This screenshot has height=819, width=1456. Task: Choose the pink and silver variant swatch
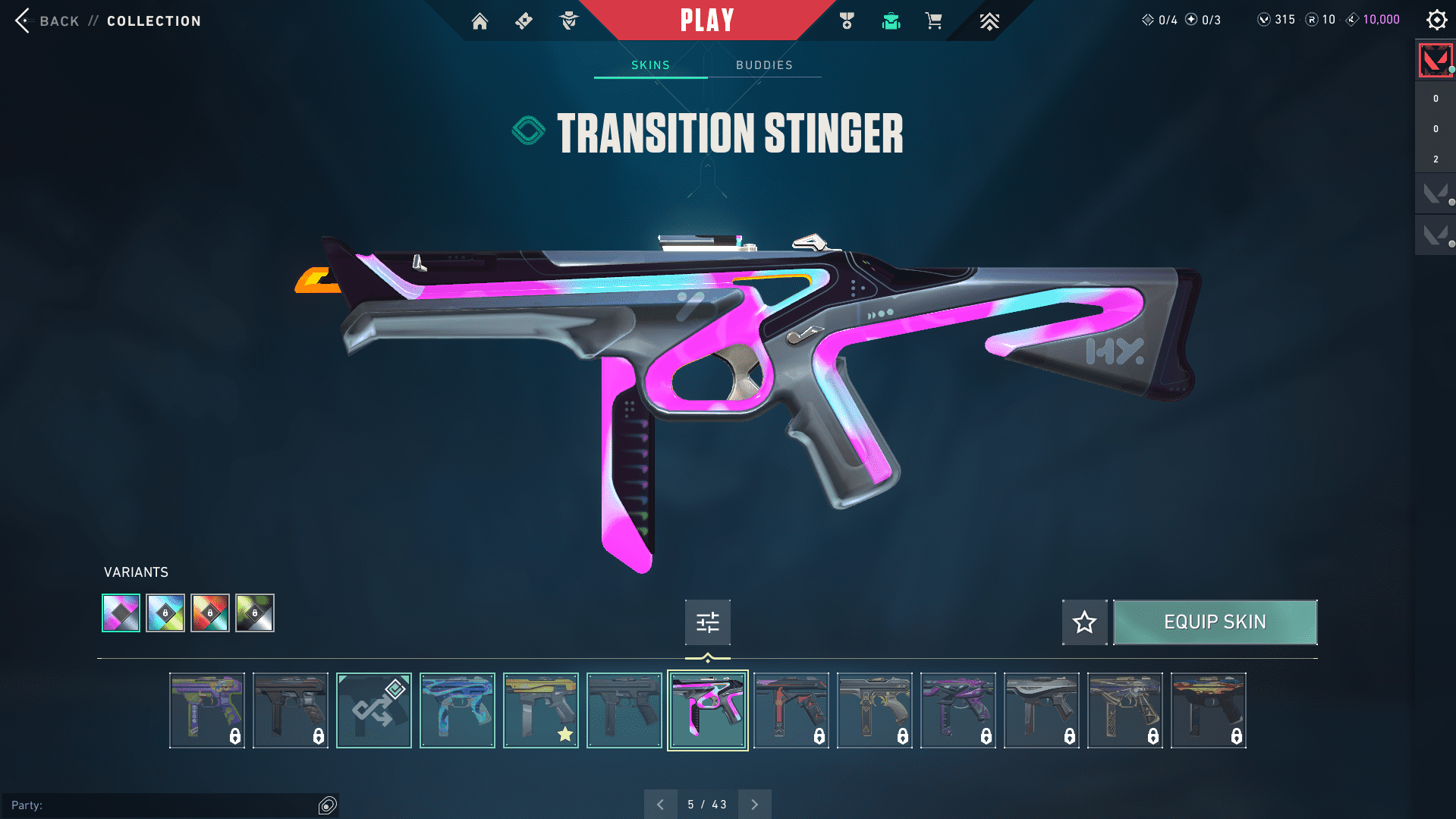[121, 613]
